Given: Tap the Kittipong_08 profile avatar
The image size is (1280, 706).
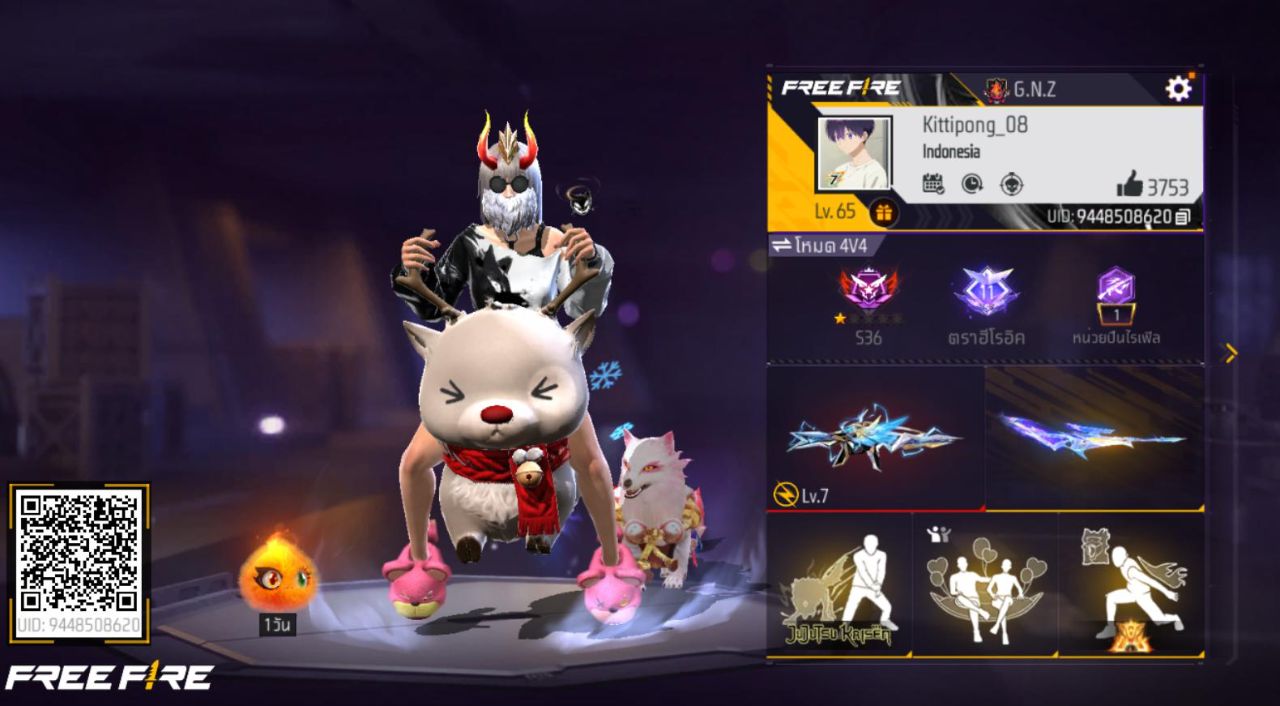Looking at the screenshot, I should point(853,154).
